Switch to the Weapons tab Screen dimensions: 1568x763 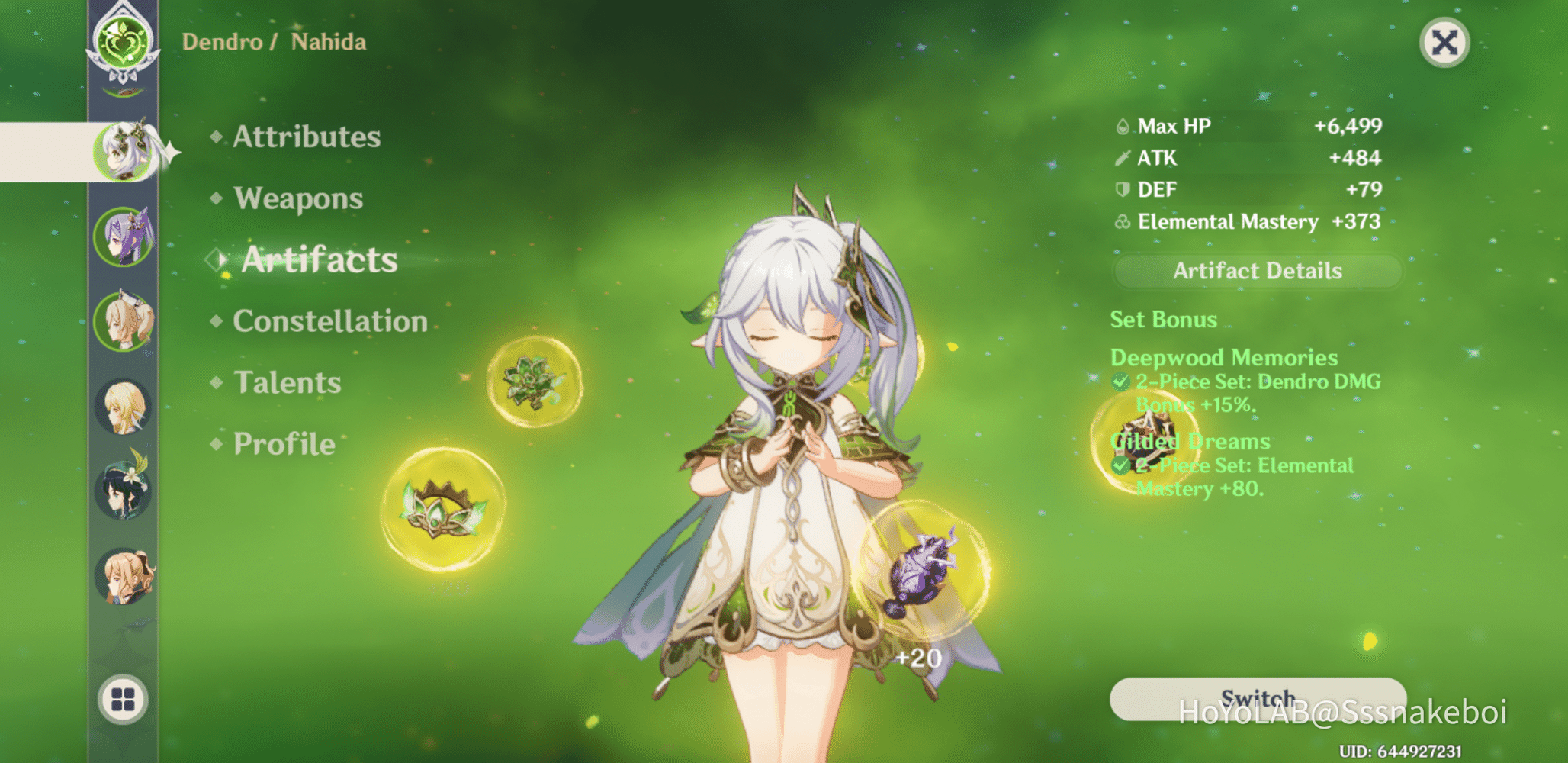(x=297, y=198)
